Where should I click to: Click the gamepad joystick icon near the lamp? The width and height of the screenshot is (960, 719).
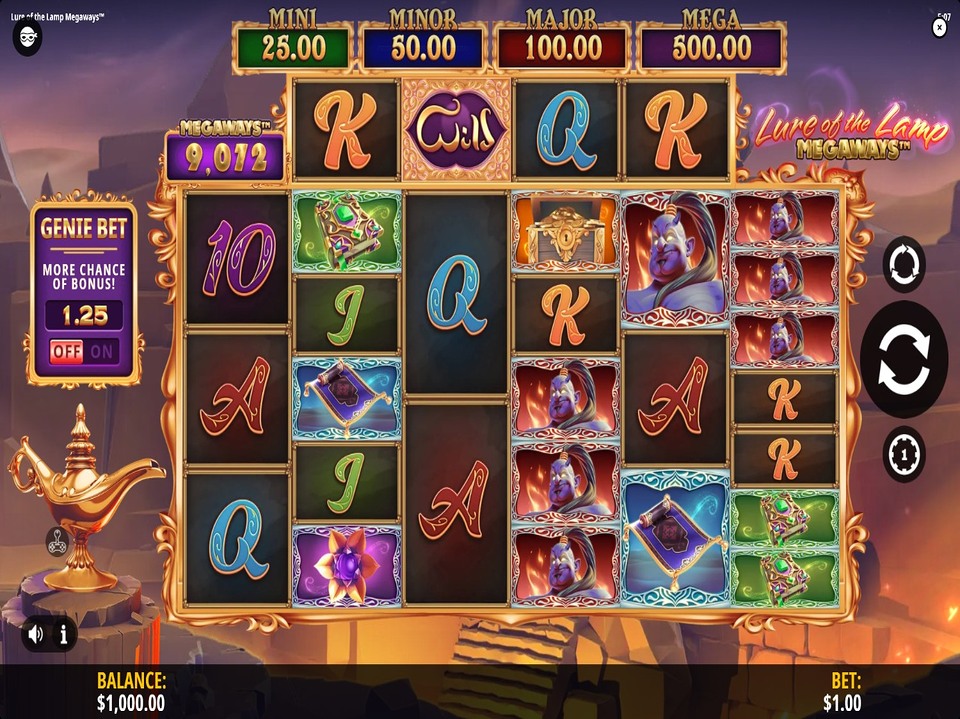click(56, 541)
